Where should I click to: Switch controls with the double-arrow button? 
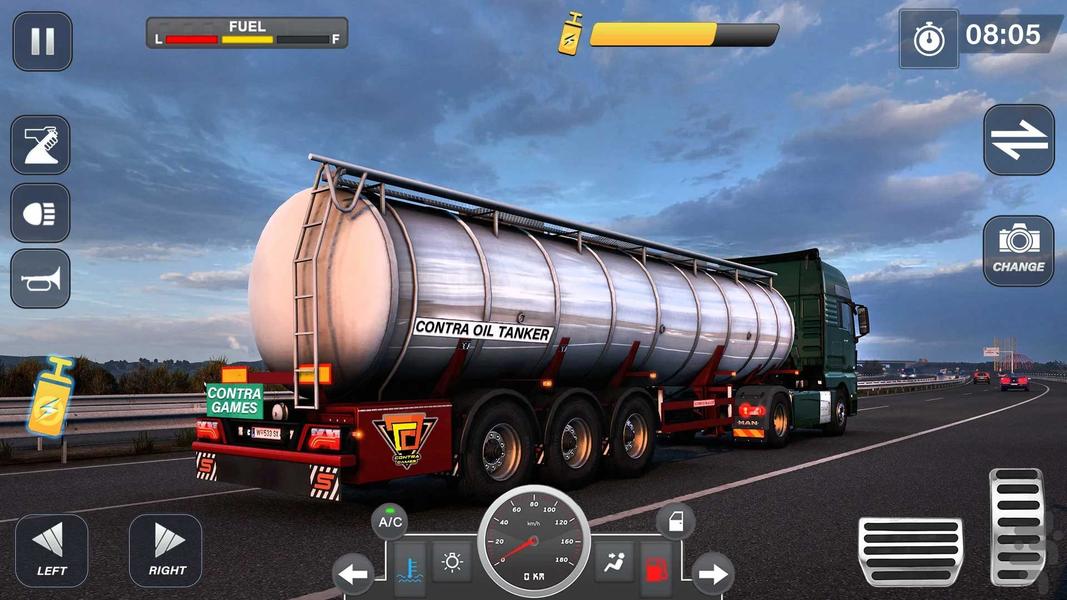[1018, 140]
